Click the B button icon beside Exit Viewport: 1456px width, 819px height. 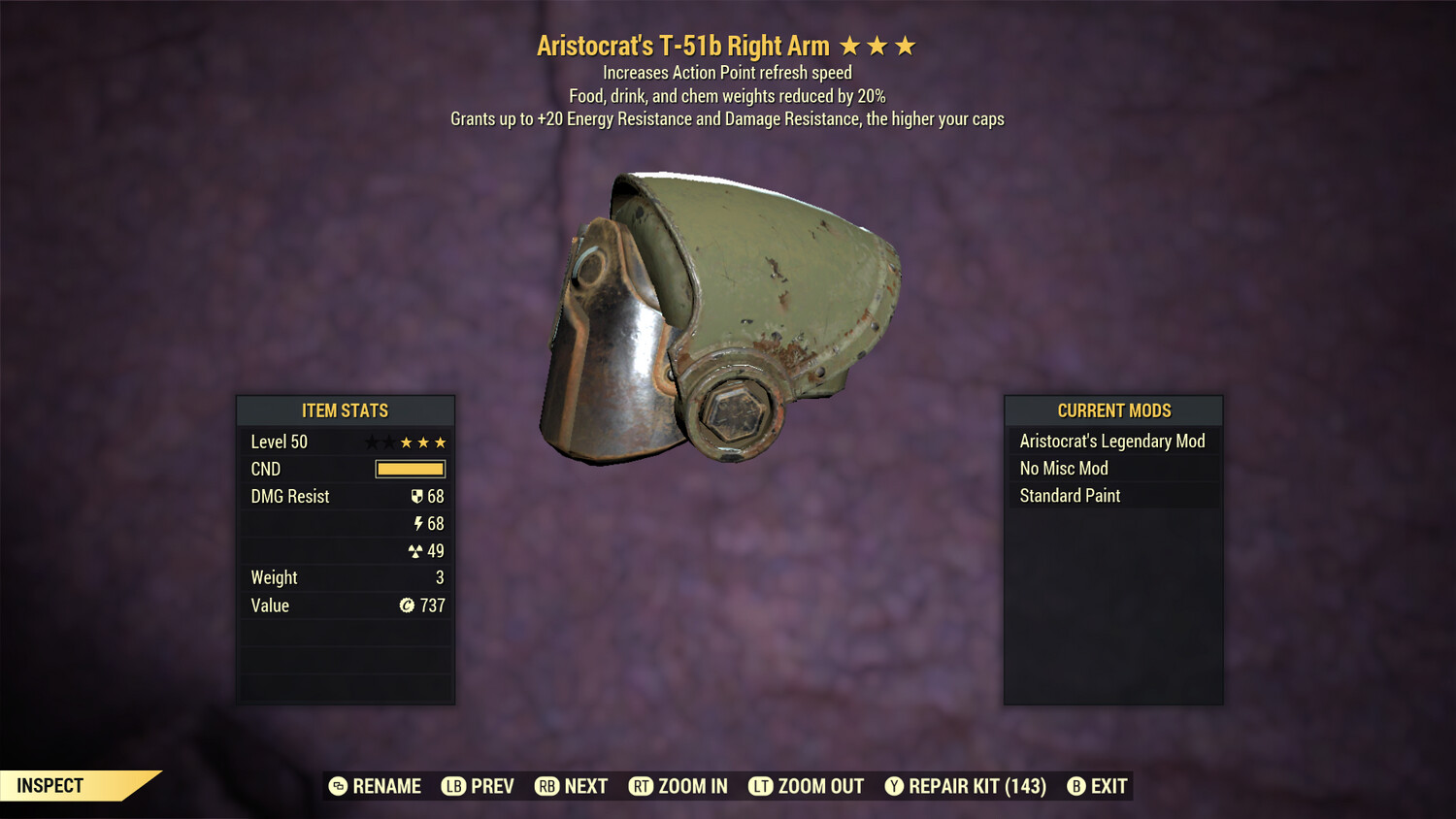tap(1075, 786)
